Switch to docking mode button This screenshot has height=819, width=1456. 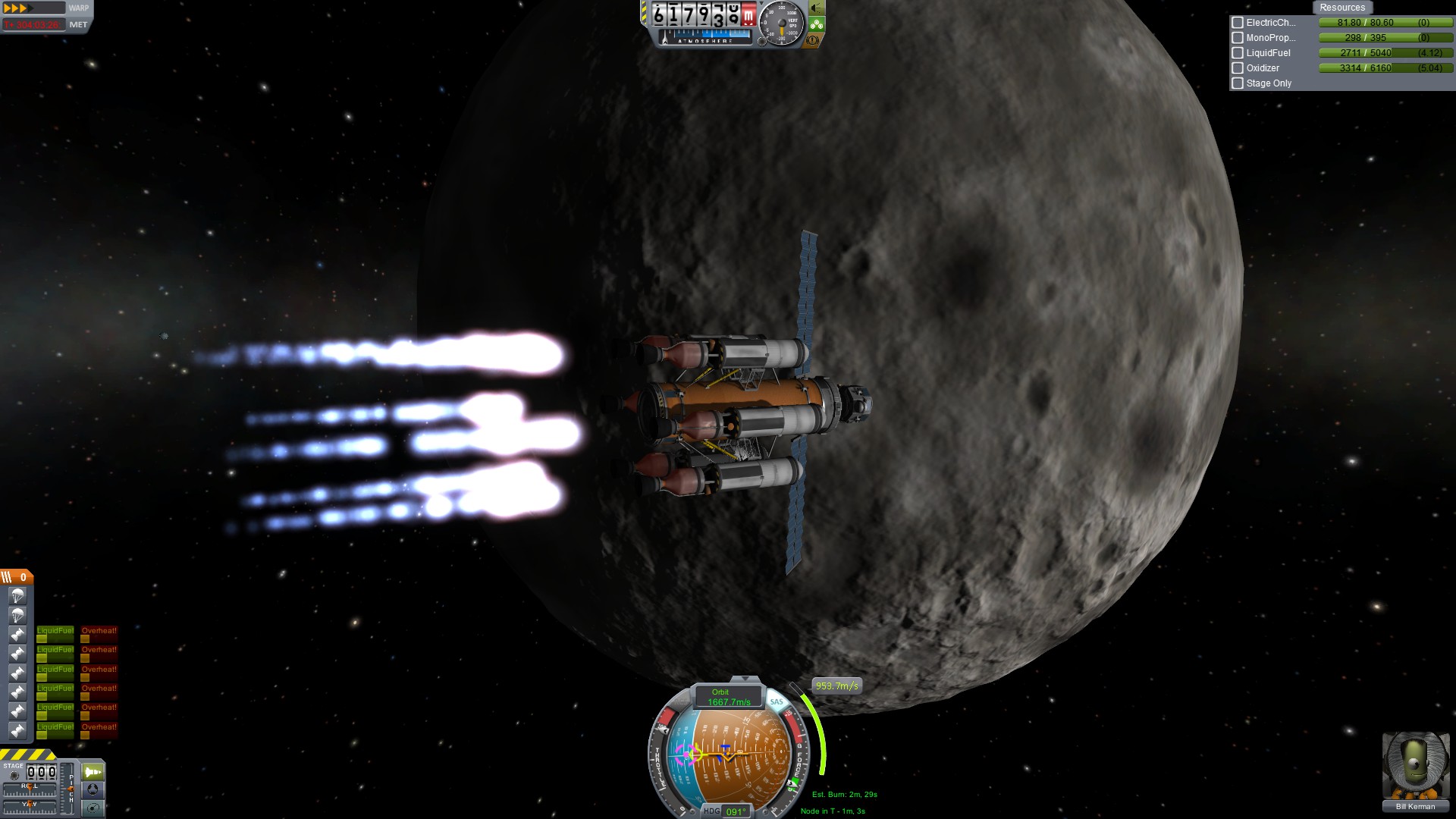[93, 789]
